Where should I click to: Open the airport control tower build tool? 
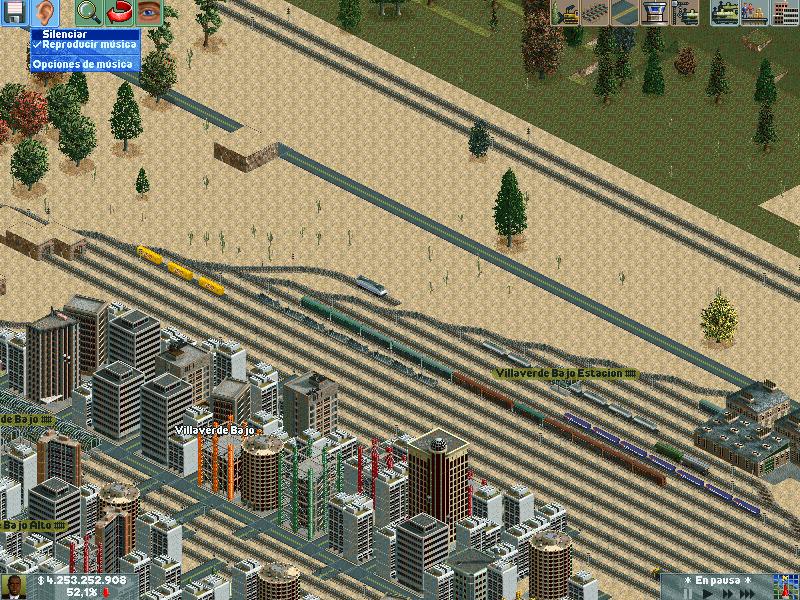point(655,13)
